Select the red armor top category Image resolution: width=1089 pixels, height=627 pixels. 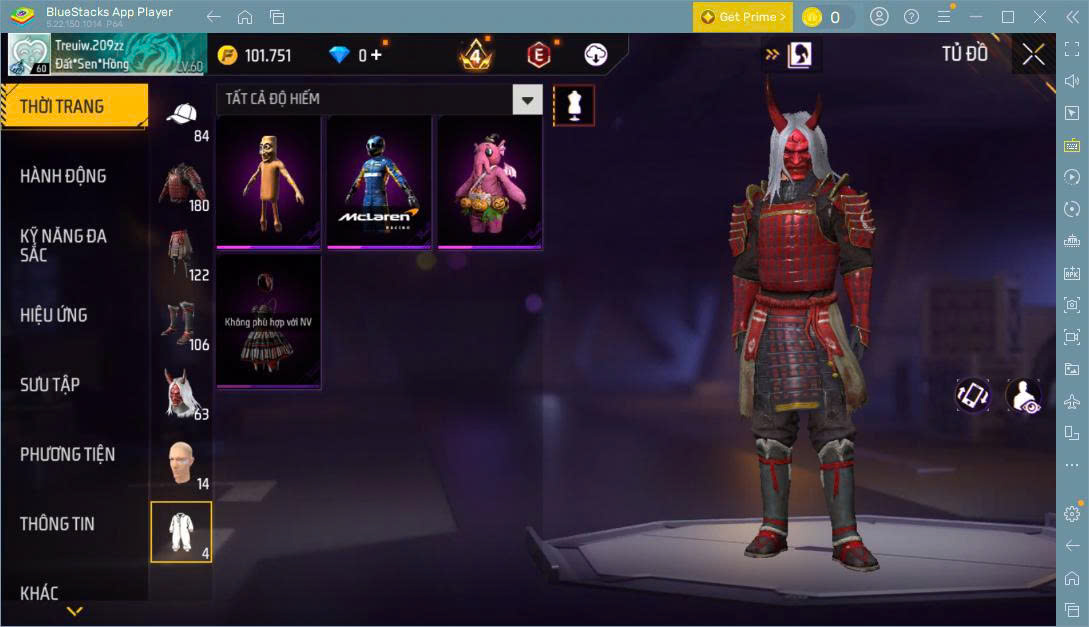181,185
